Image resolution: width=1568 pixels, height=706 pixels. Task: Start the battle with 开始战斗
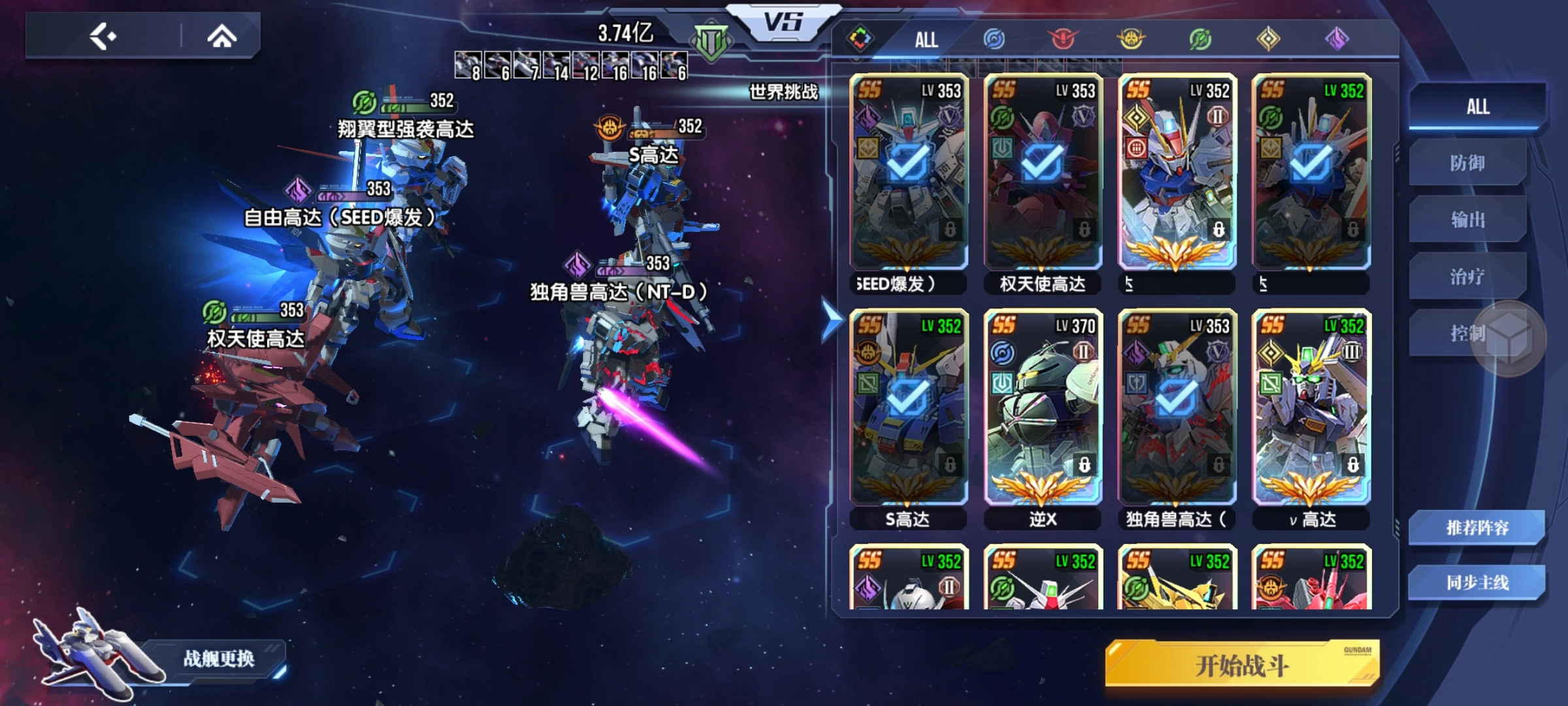(1241, 665)
